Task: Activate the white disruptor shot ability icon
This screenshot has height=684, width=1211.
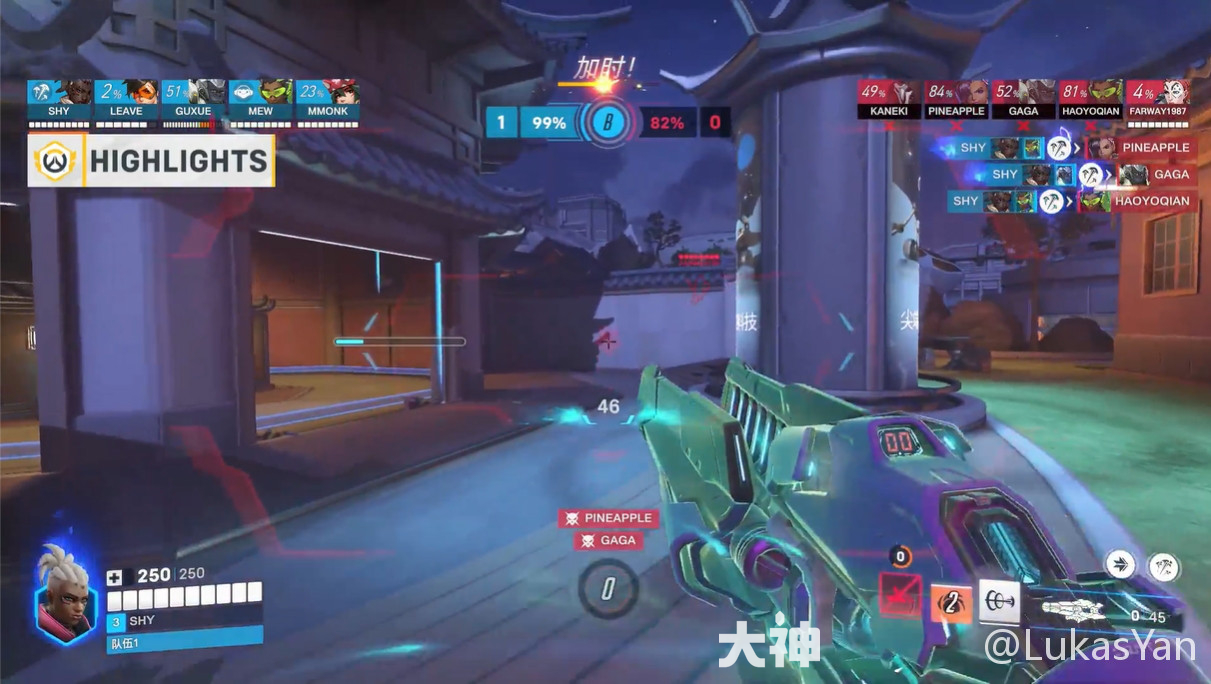Action: [999, 601]
